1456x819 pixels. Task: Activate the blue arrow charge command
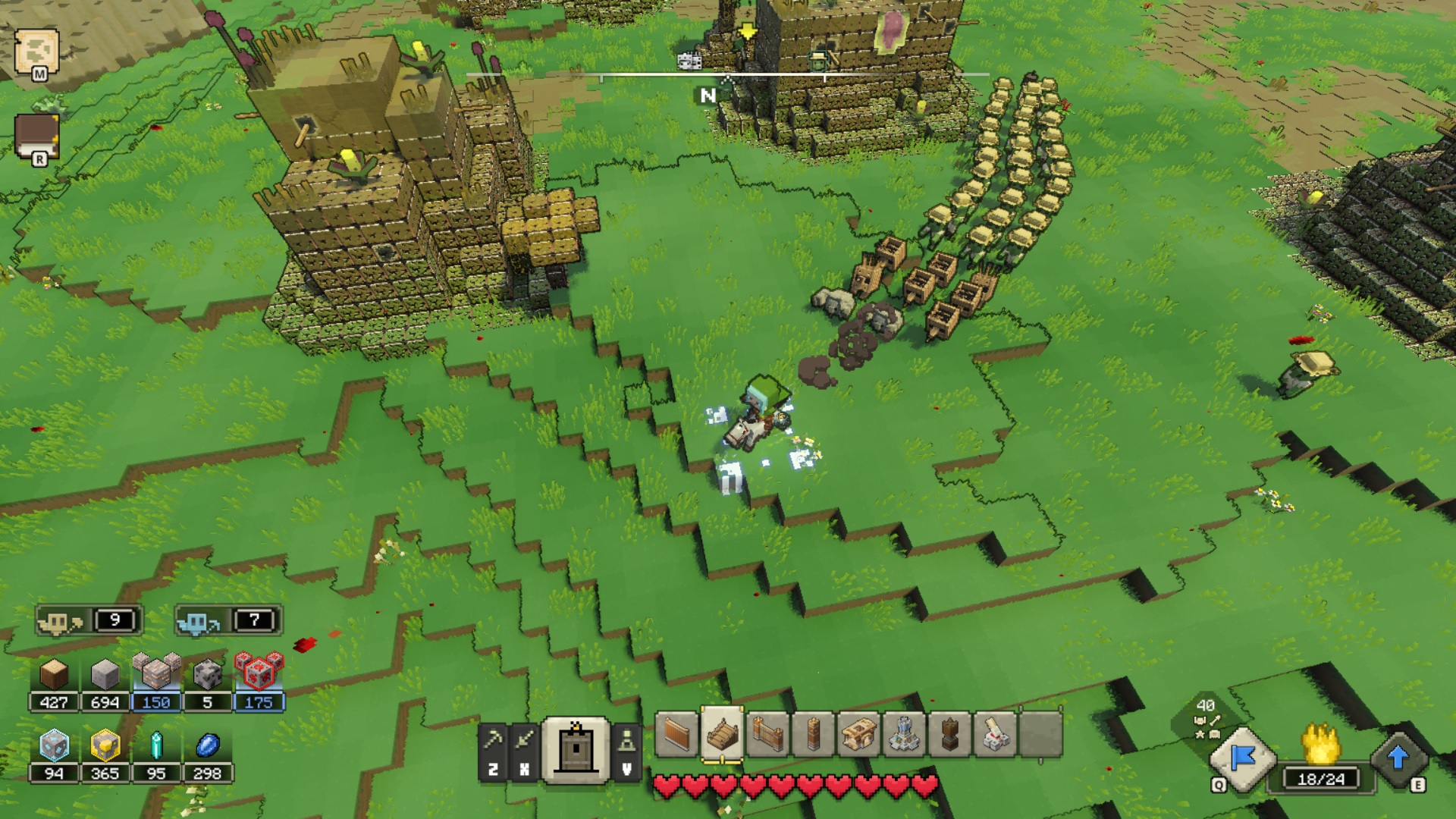tap(1398, 758)
